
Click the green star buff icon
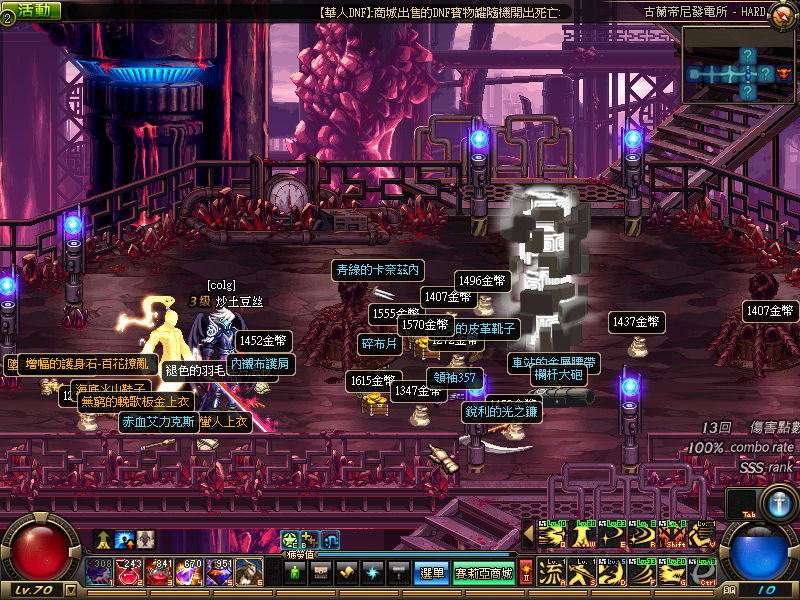tap(289, 540)
